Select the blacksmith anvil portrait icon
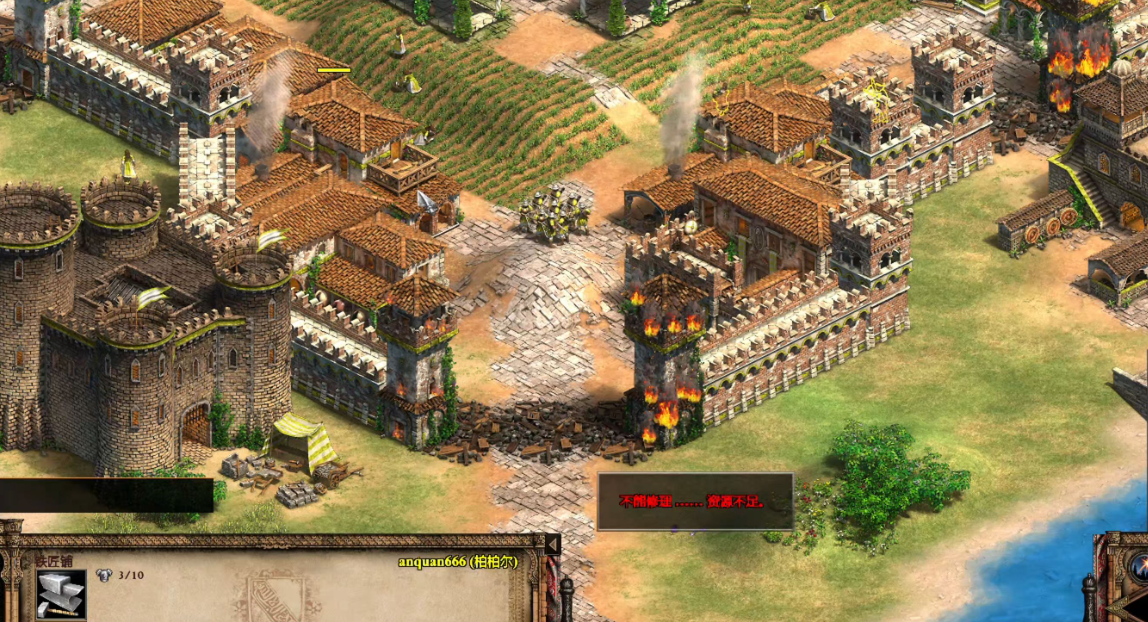 60,595
